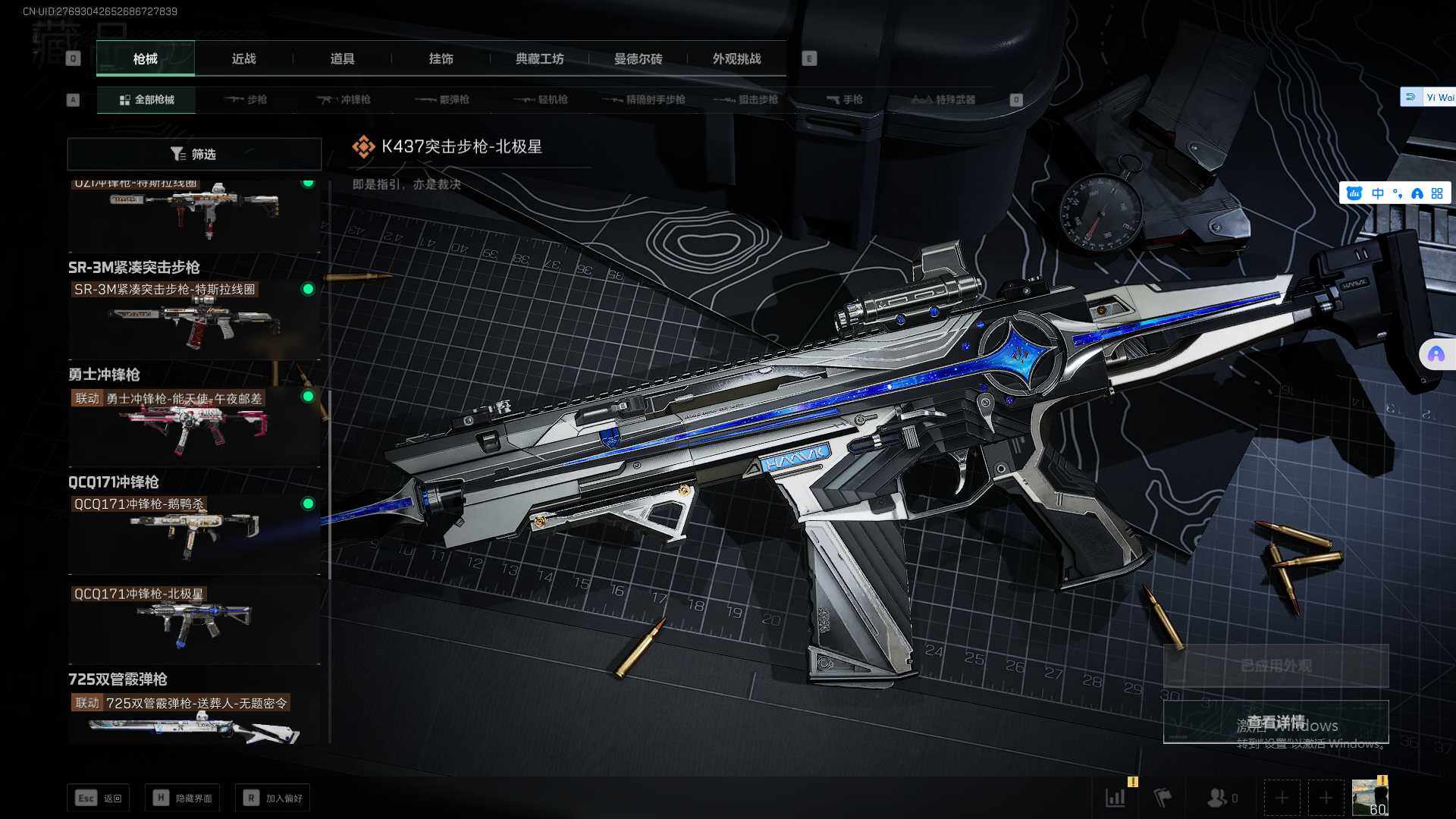Open the 曼德尔砖 tab
This screenshot has height=819, width=1456.
[x=638, y=58]
